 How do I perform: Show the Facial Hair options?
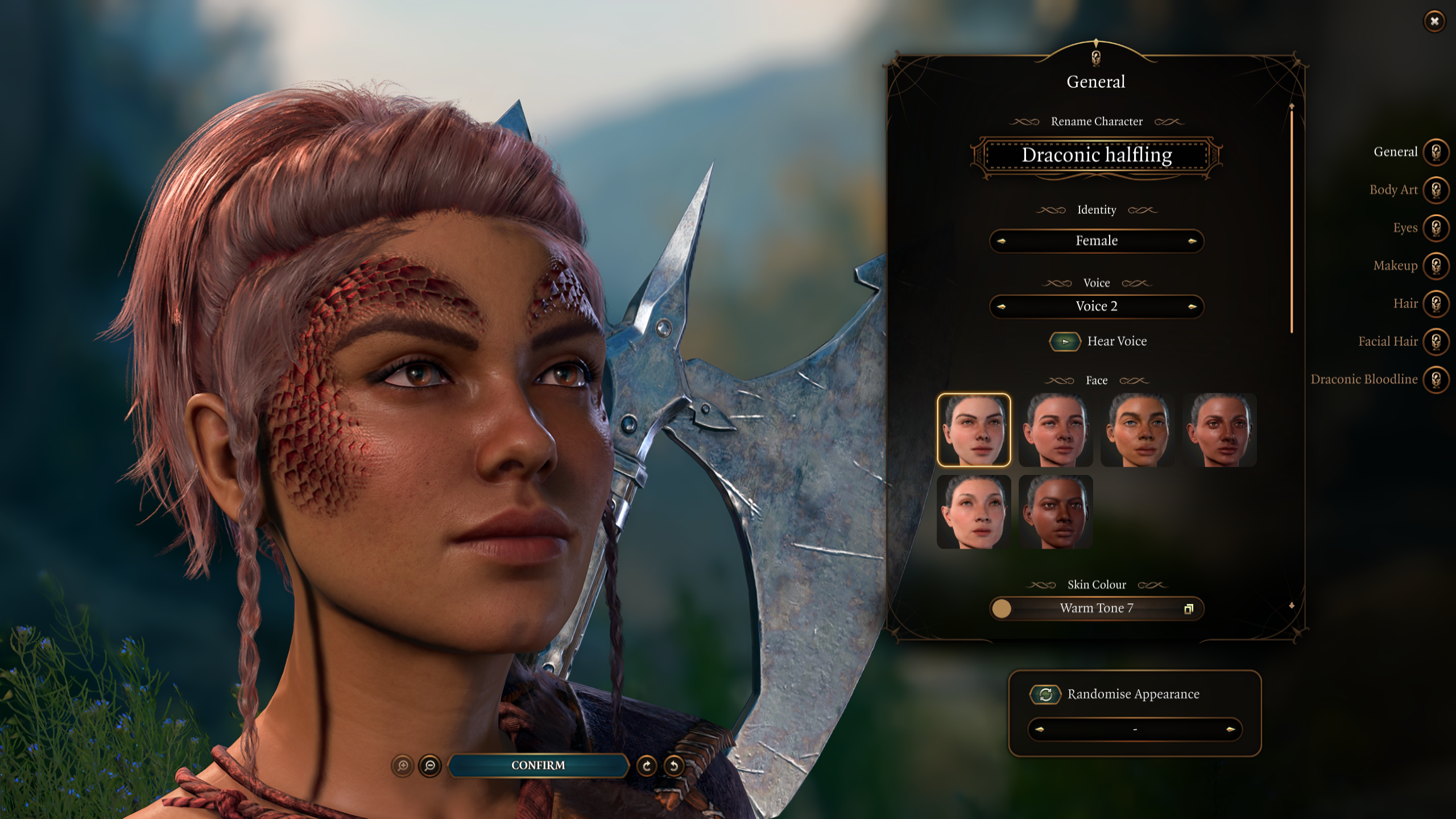click(x=1436, y=341)
